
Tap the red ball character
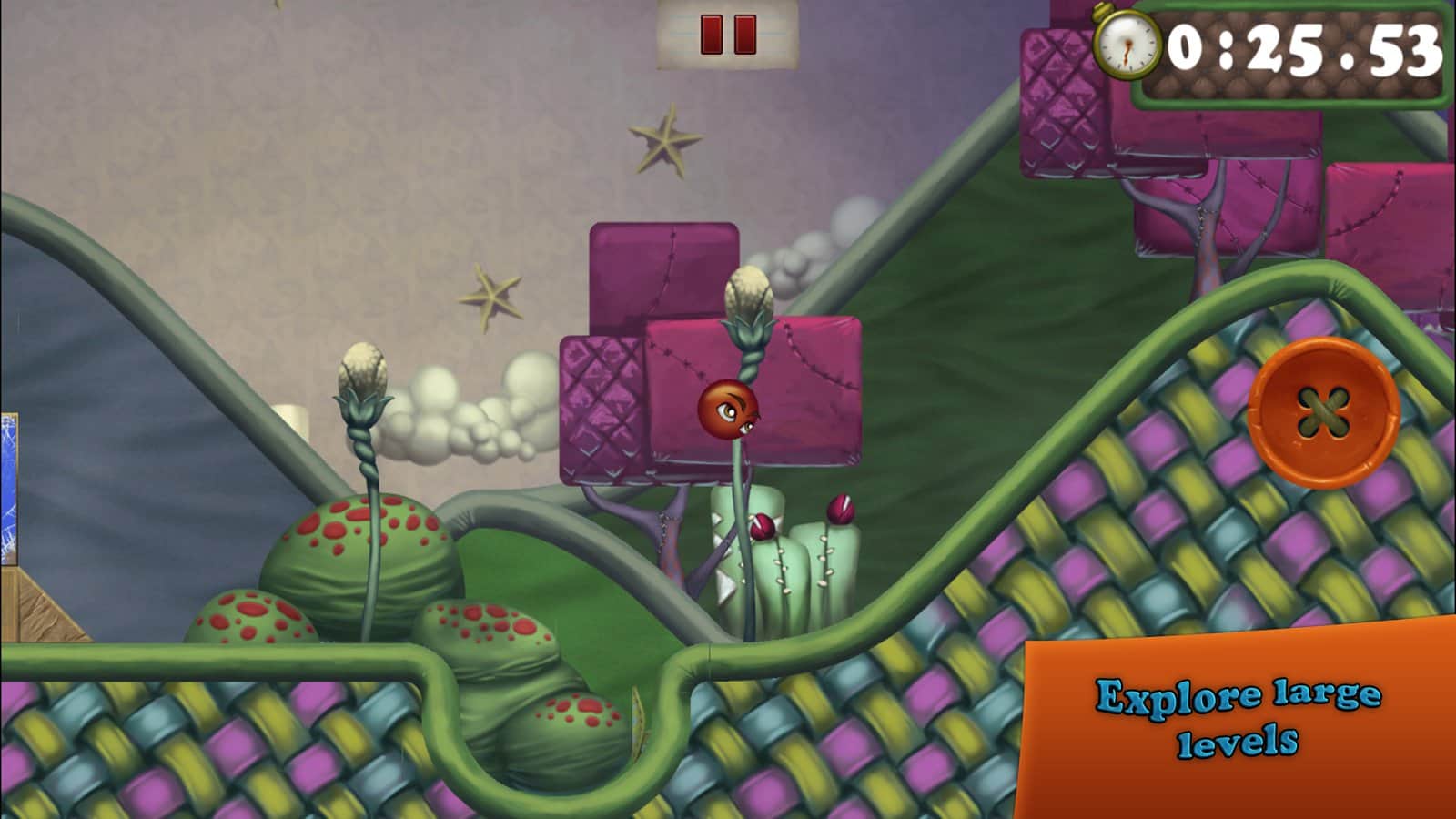click(727, 410)
